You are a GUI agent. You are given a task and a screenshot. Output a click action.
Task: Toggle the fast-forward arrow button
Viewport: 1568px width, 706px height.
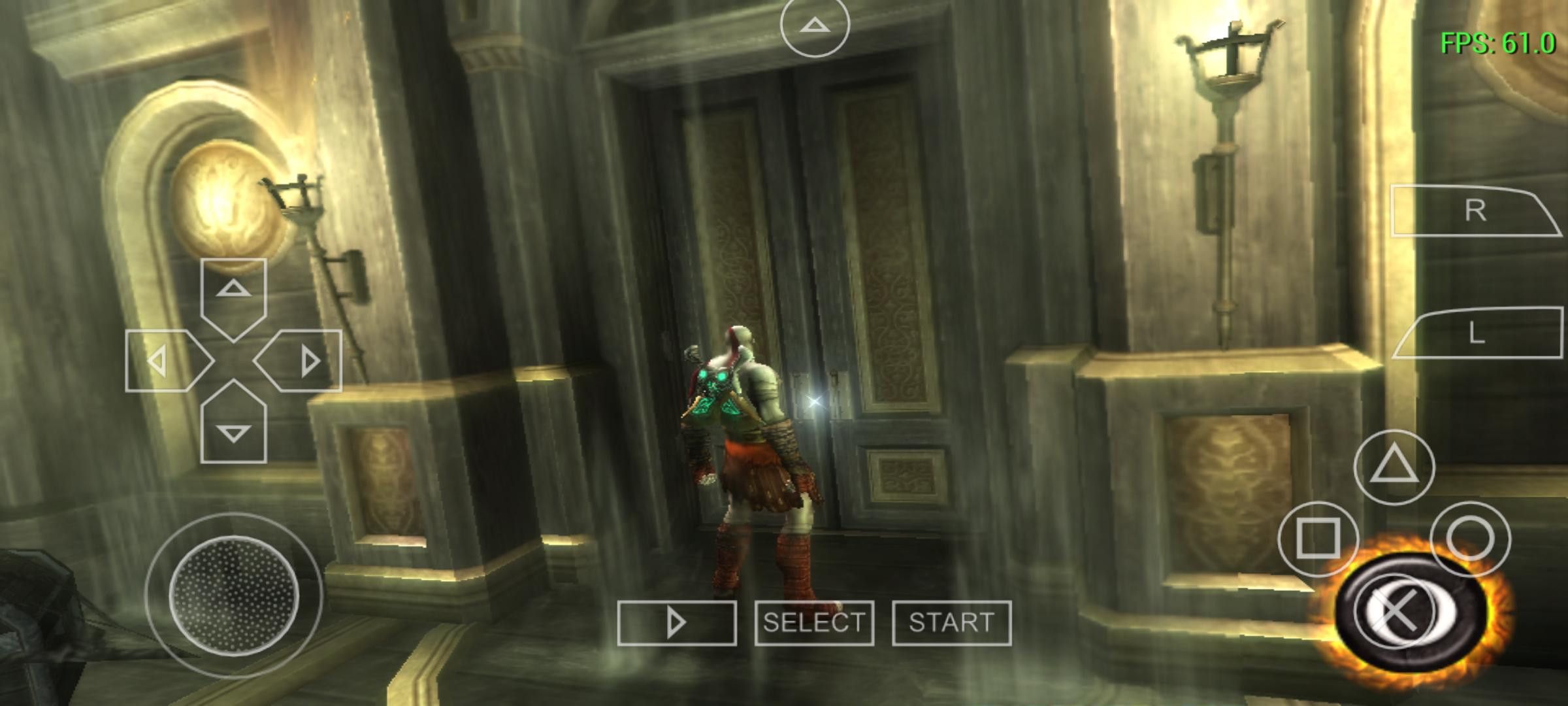pyautogui.click(x=677, y=623)
